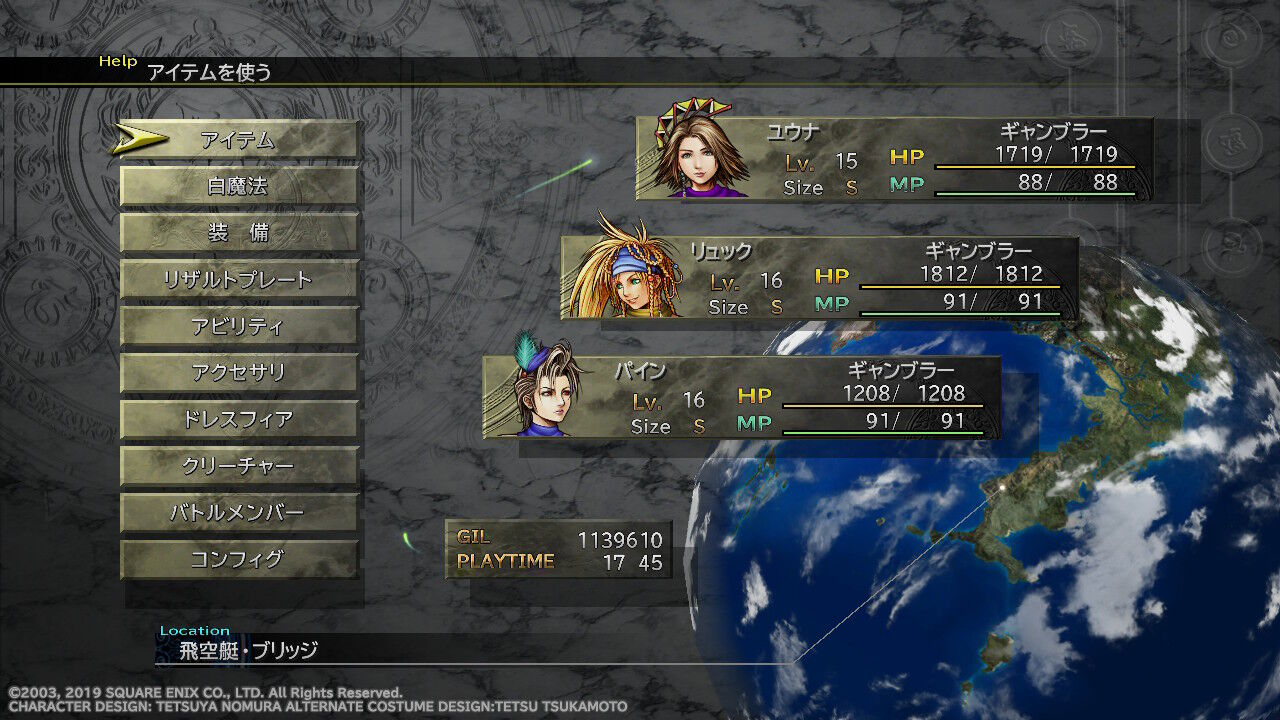Open the コンフィグ (Config) menu
Image resolution: width=1280 pixels, height=720 pixels.
[239, 559]
